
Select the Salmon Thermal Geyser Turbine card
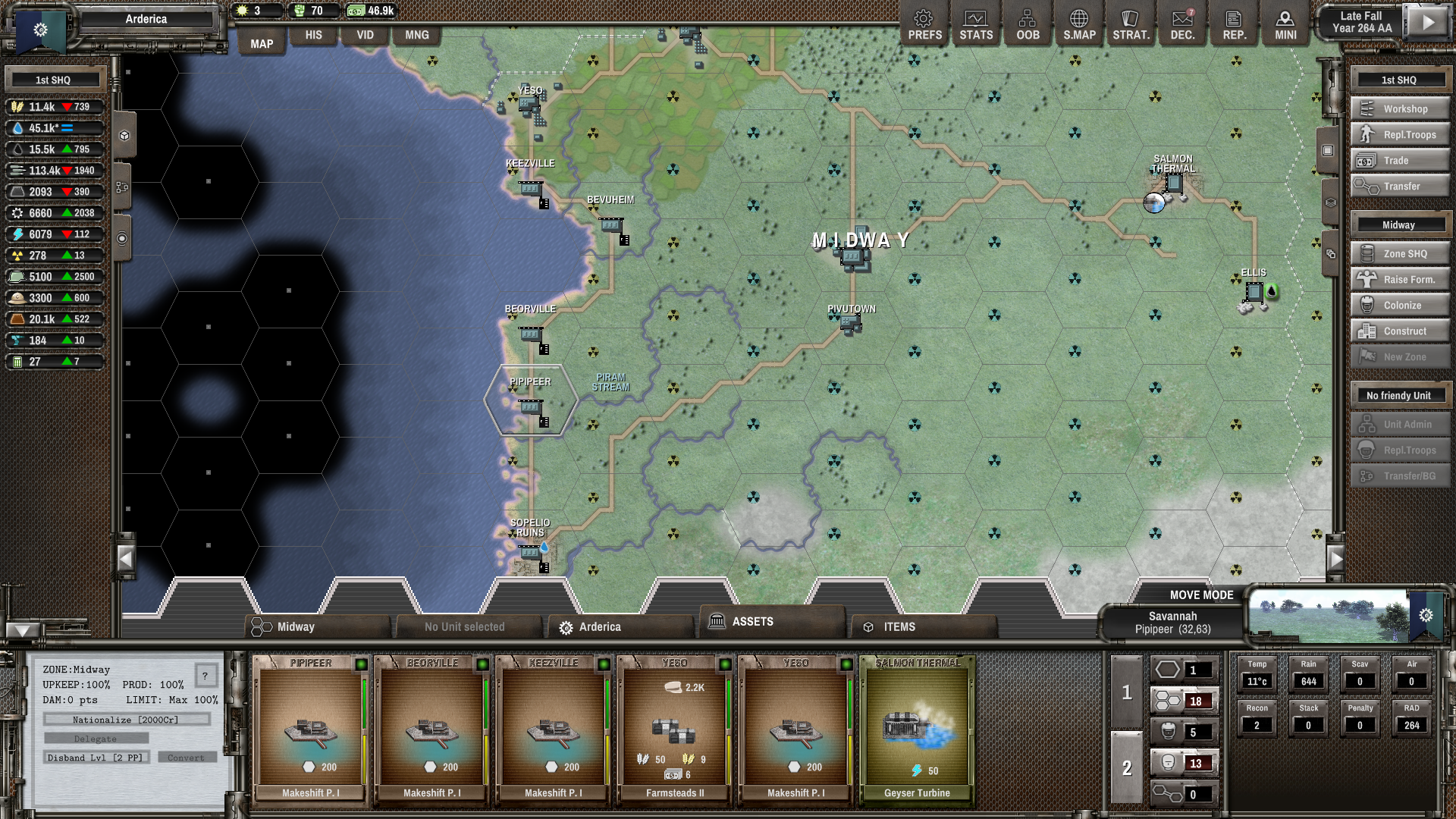point(917,728)
